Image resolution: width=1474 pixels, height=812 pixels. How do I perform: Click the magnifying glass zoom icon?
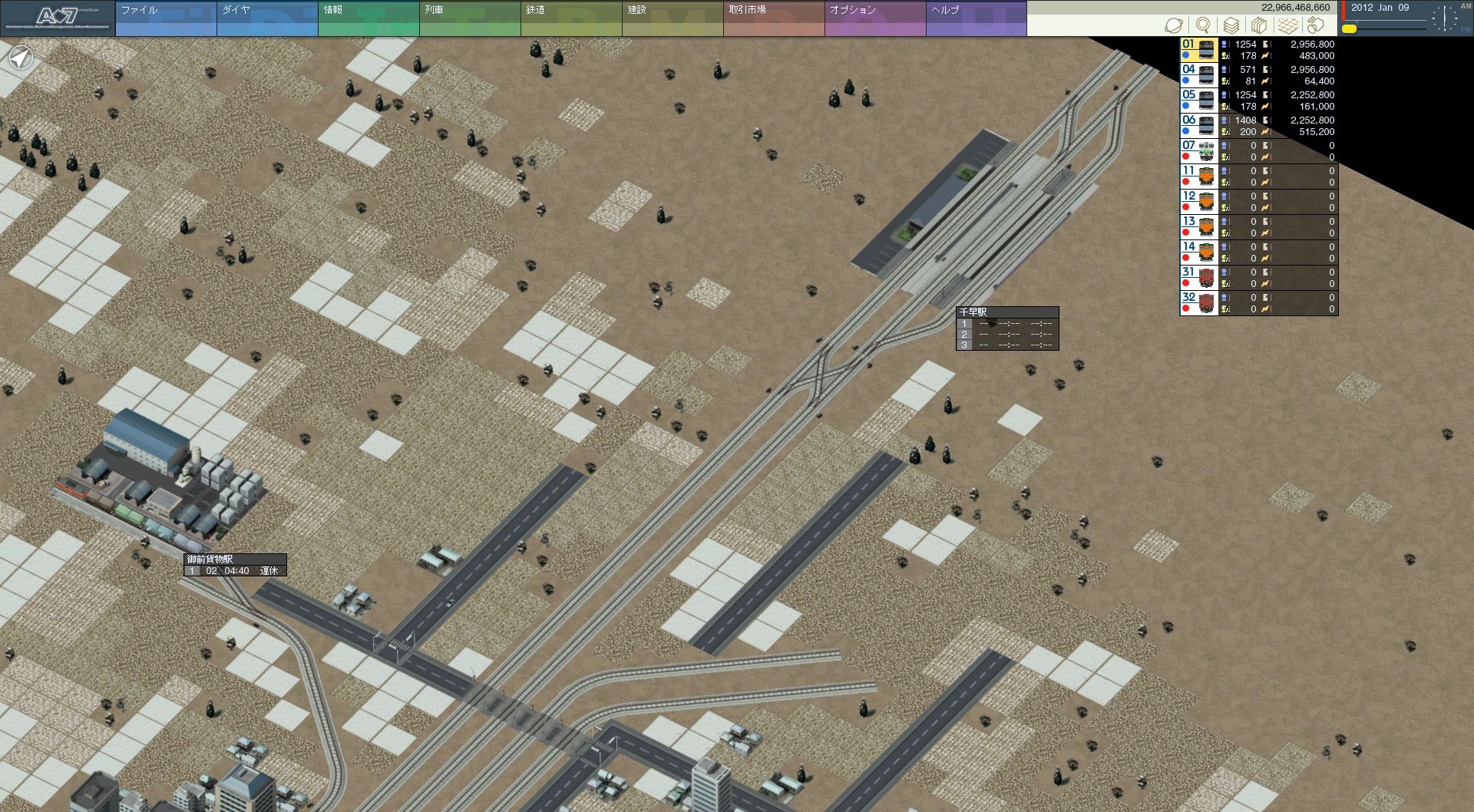click(1203, 25)
